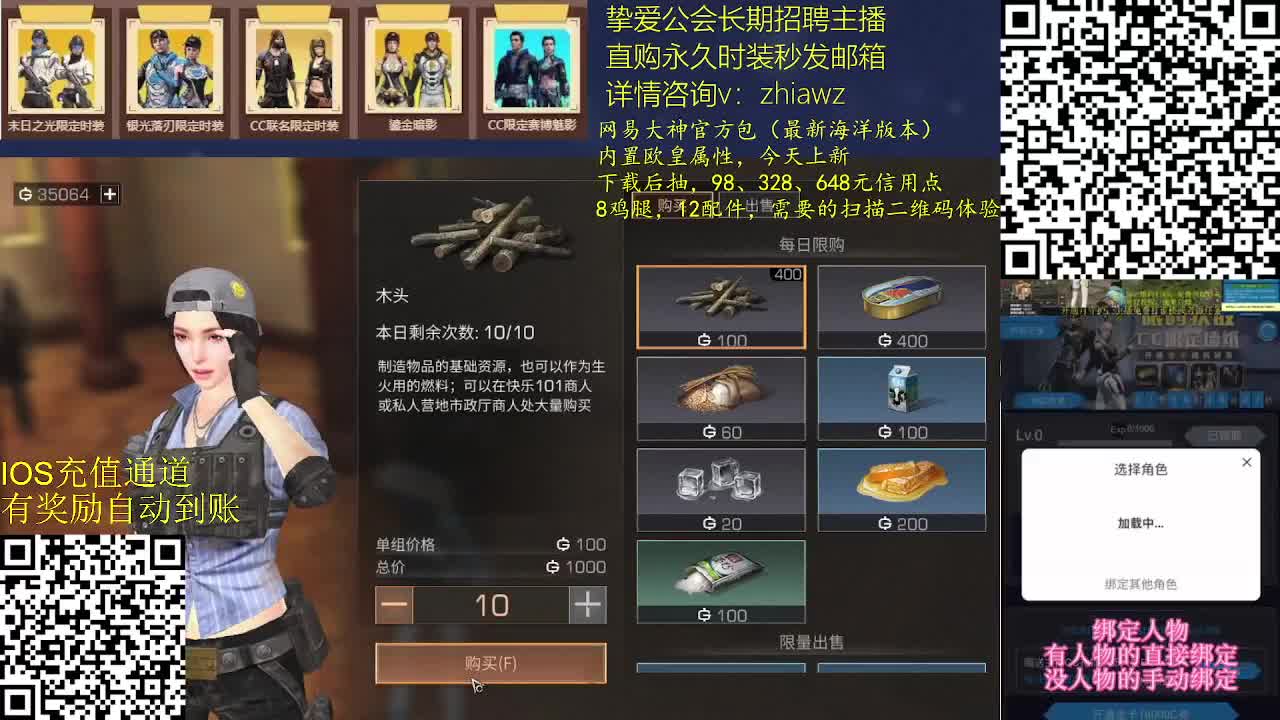Select the toothpaste item below the ice
The width and height of the screenshot is (1280, 720).
[721, 581]
